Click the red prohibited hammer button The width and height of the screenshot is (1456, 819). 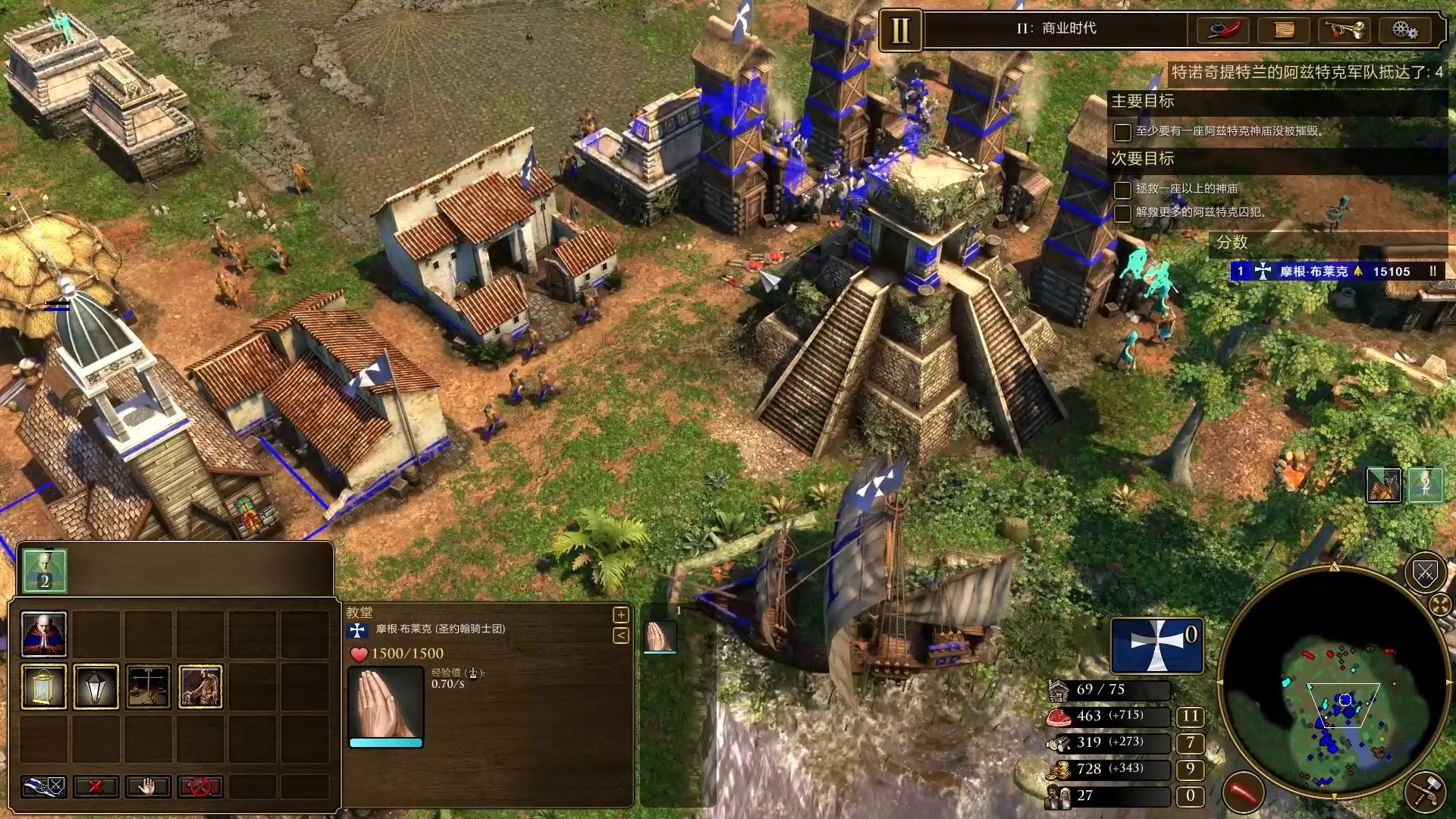pos(201,786)
